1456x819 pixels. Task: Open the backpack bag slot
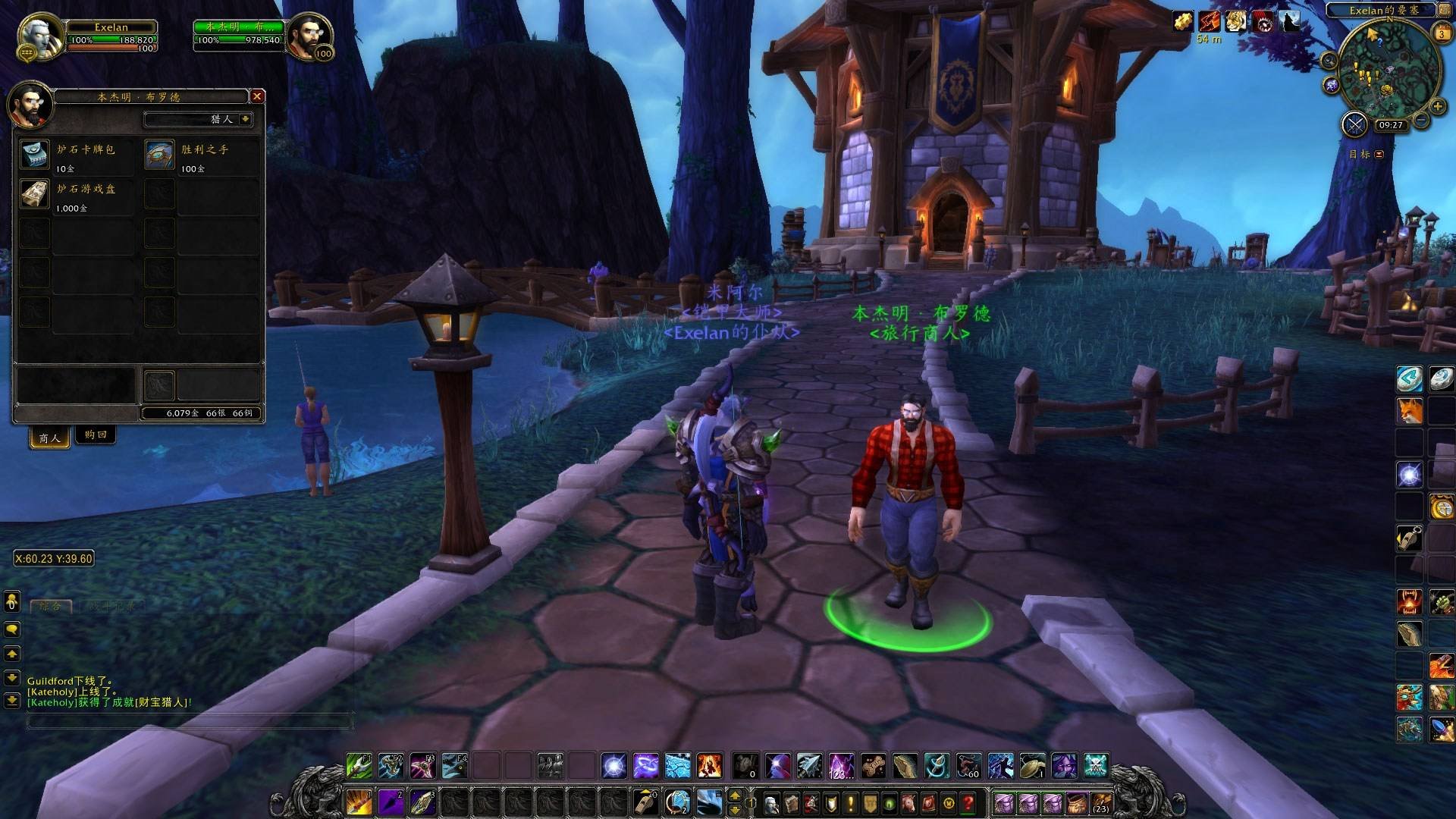pos(1101,802)
